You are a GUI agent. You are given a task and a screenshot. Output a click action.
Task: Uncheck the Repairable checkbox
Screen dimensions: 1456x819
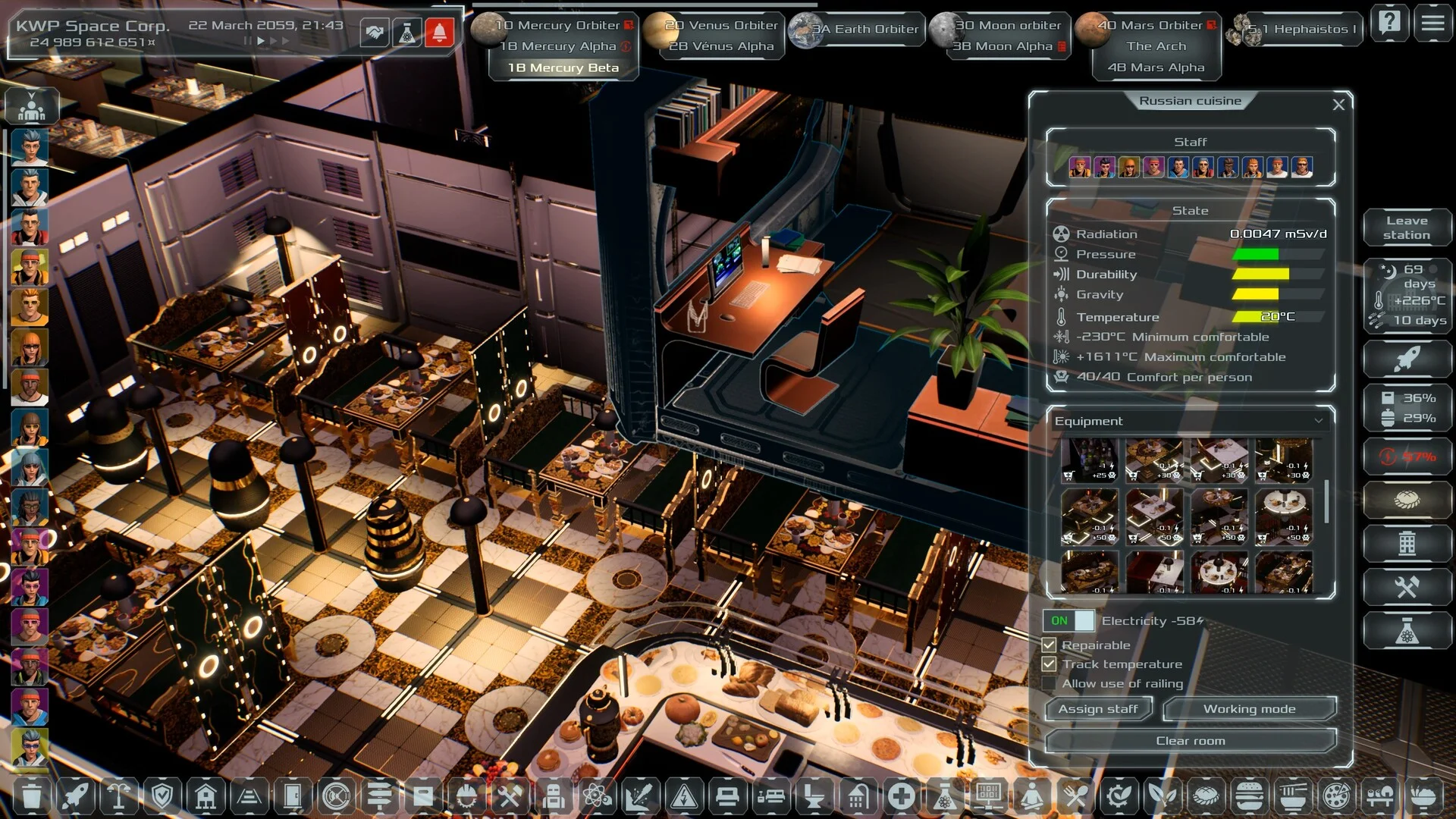coord(1050,645)
